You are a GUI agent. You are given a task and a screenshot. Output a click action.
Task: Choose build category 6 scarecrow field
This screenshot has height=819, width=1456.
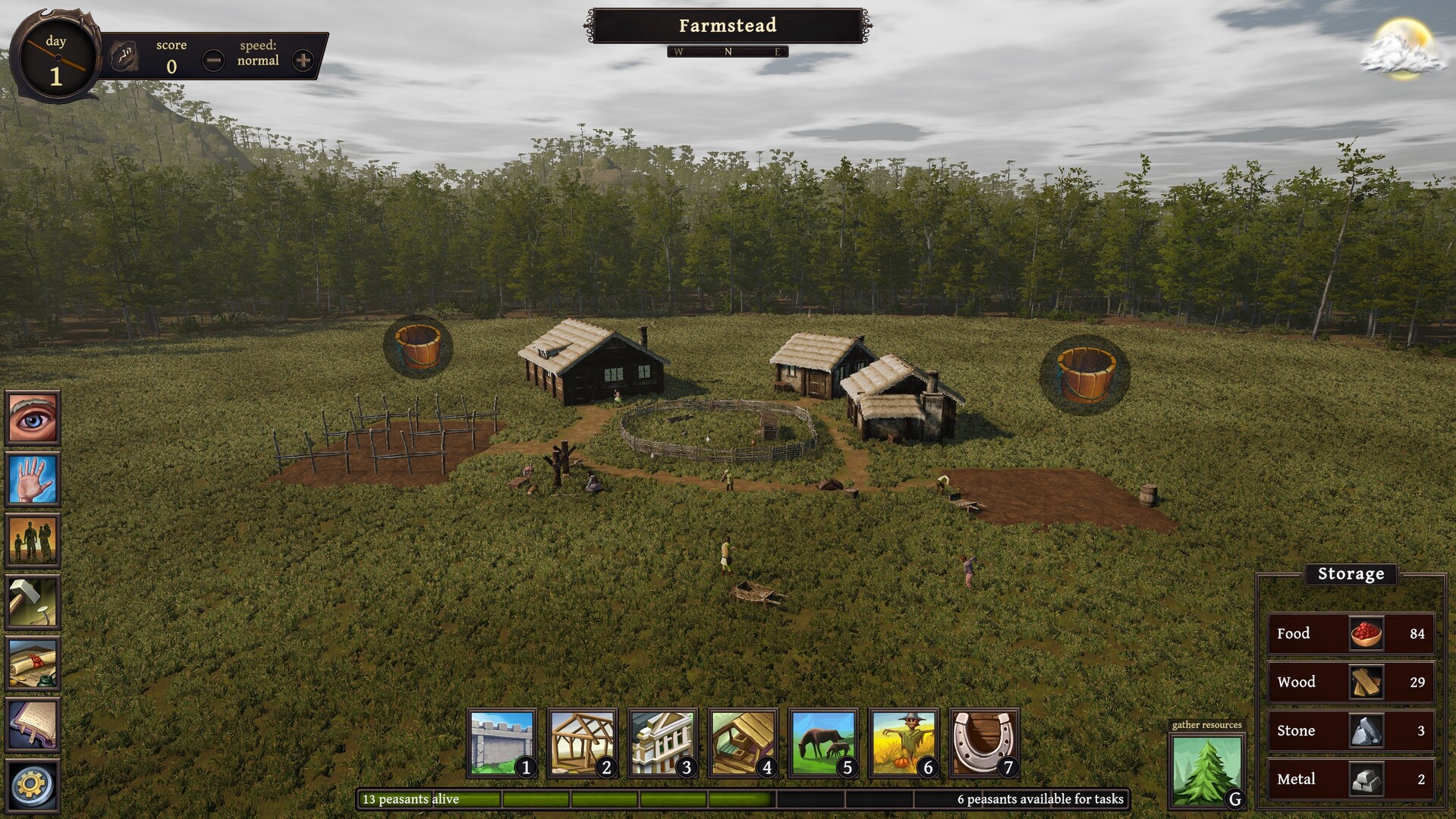point(904,743)
